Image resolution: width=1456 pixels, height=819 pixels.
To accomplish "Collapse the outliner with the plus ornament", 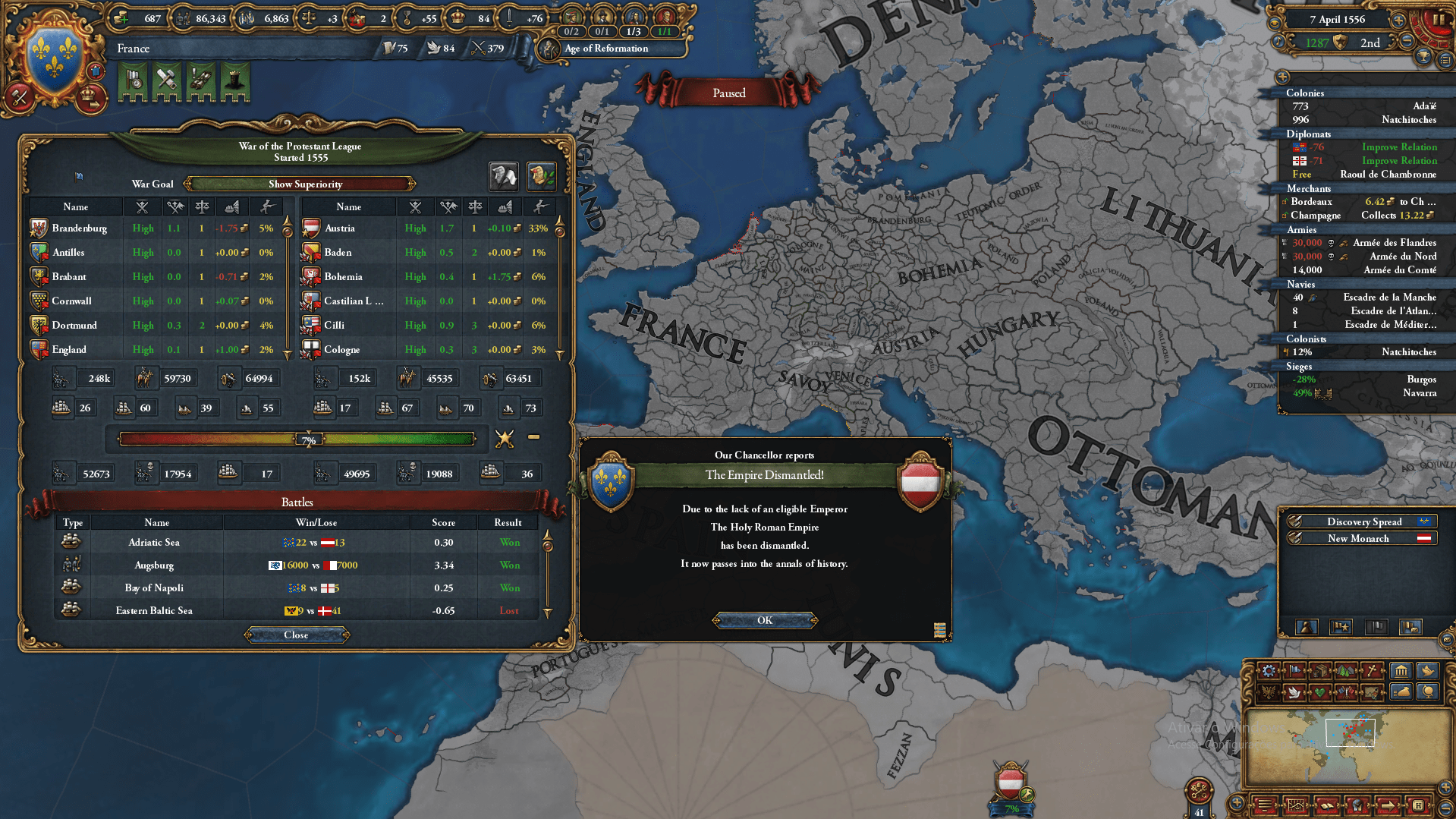I will click(x=1283, y=77).
